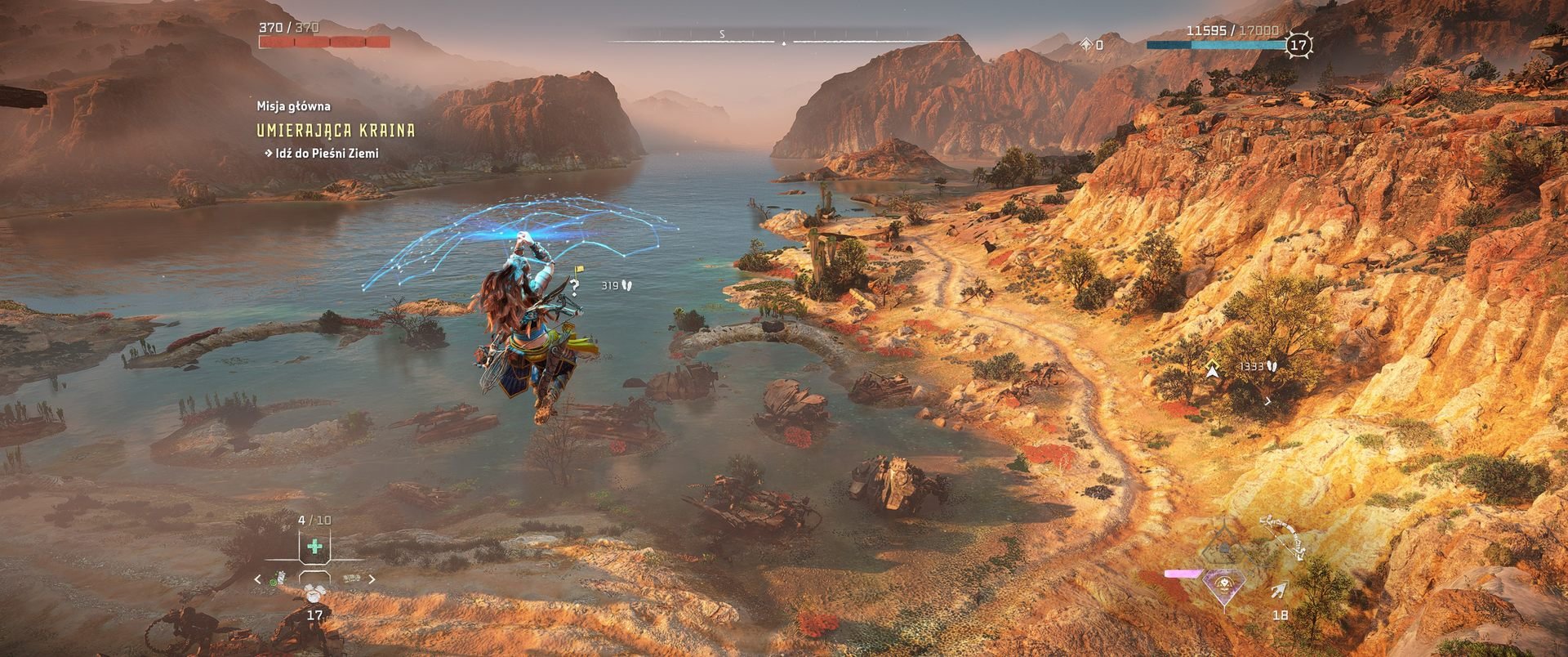Click the Misja główna mission header
The image size is (1568, 657).
[x=293, y=106]
